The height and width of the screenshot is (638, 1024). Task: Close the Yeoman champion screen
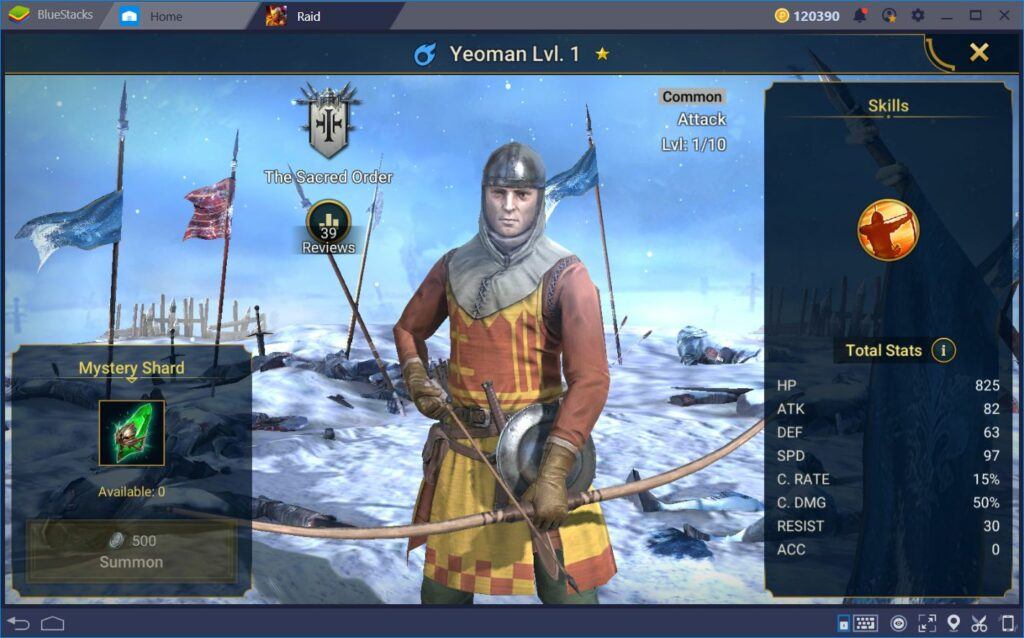coord(978,53)
